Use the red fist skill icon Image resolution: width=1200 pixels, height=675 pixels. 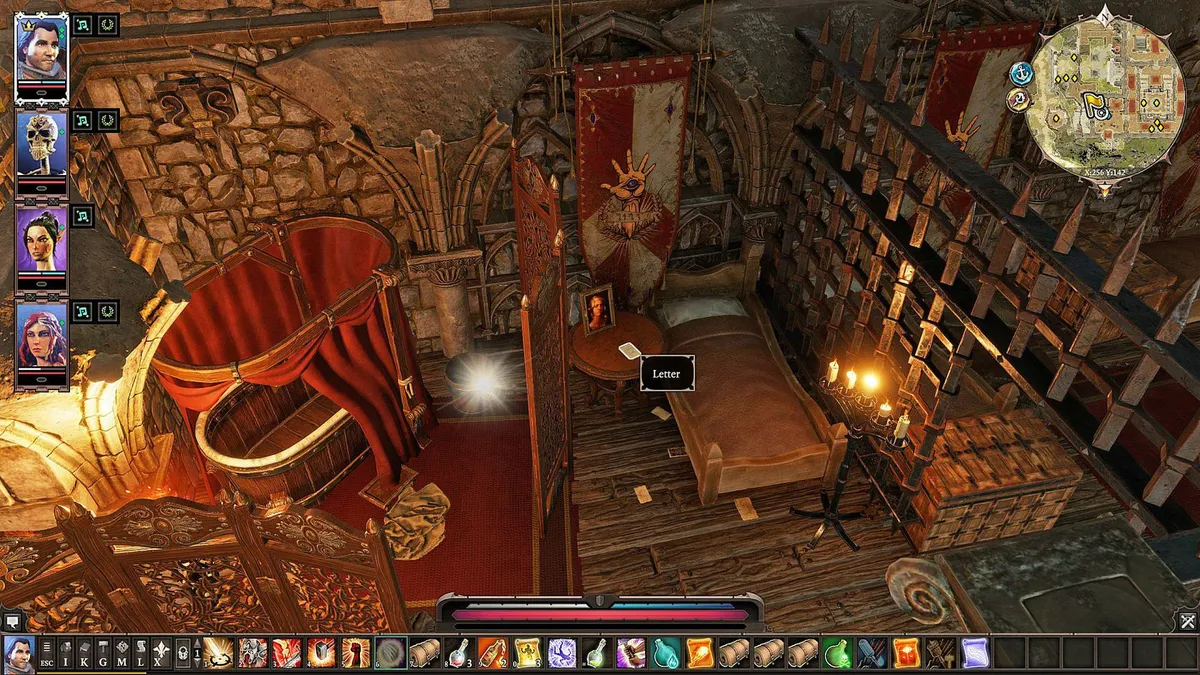[x=356, y=654]
